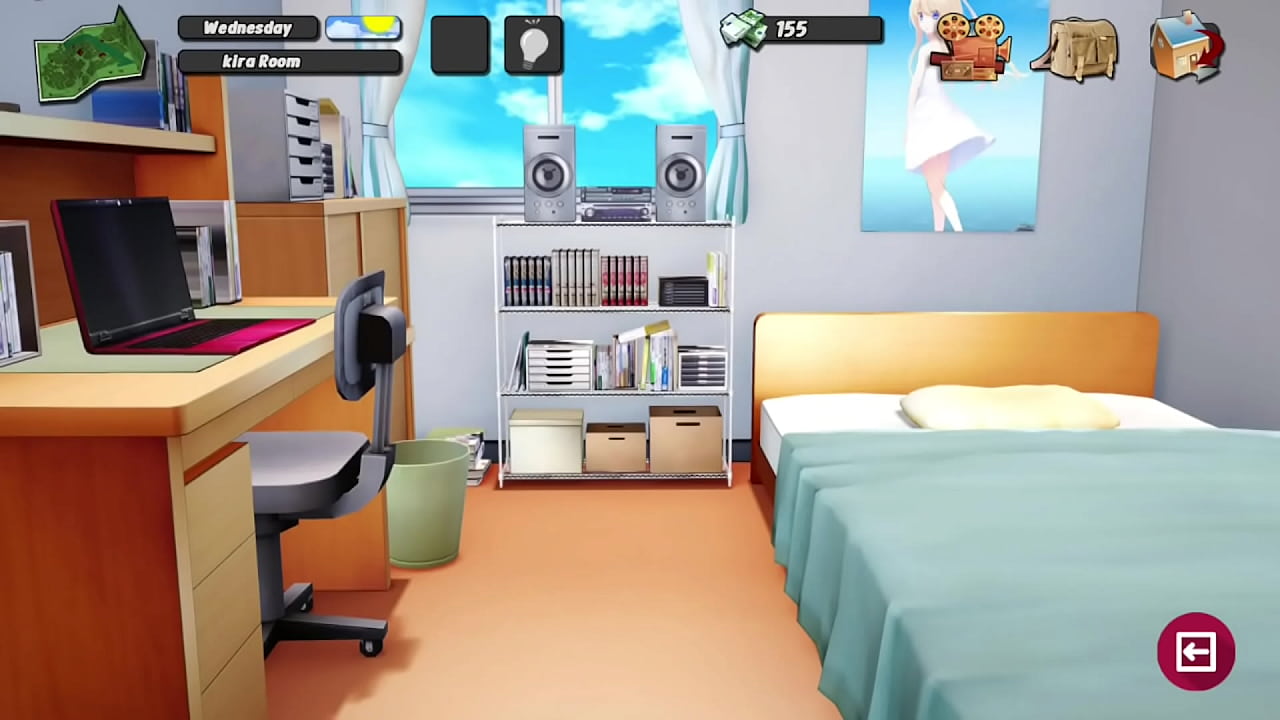1280x720 pixels.
Task: Toggle the room light bulb
Action: tap(533, 44)
